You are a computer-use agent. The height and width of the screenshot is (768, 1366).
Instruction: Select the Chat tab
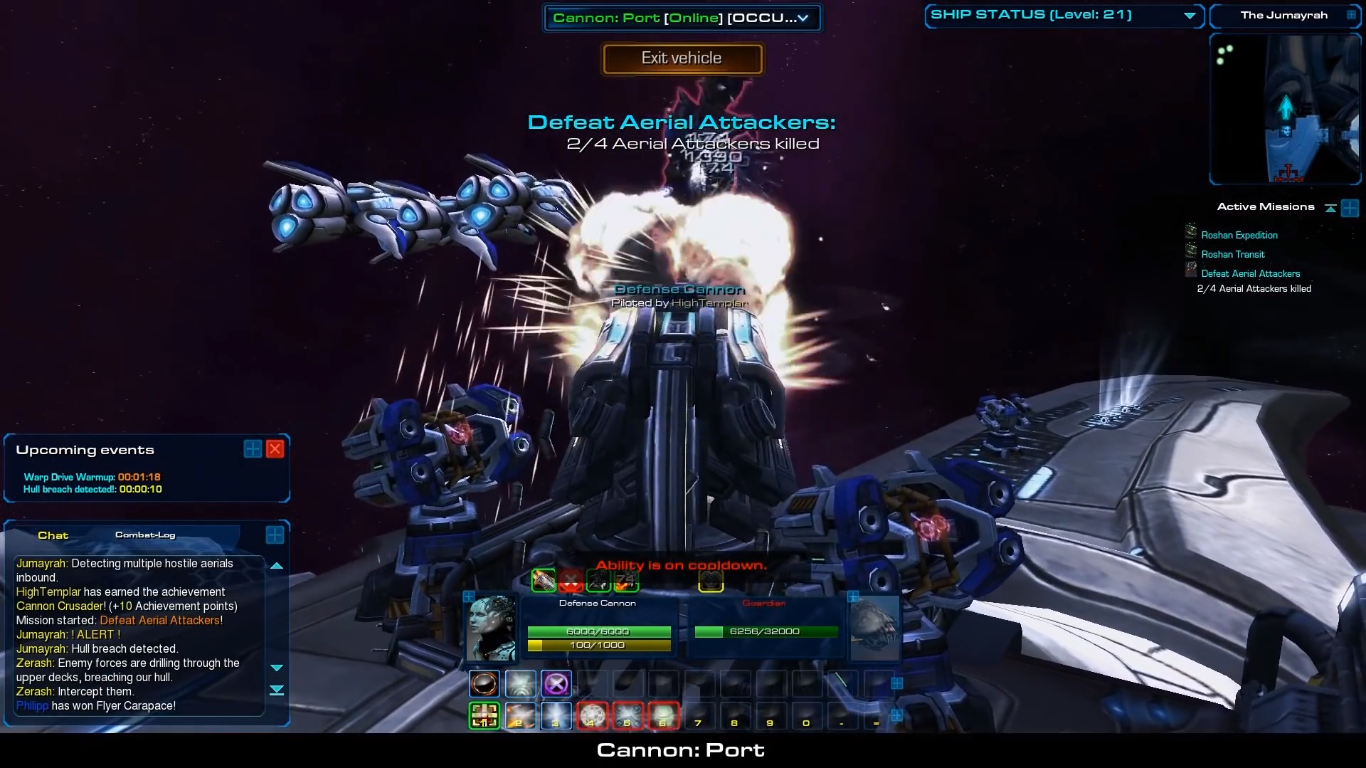click(53, 535)
